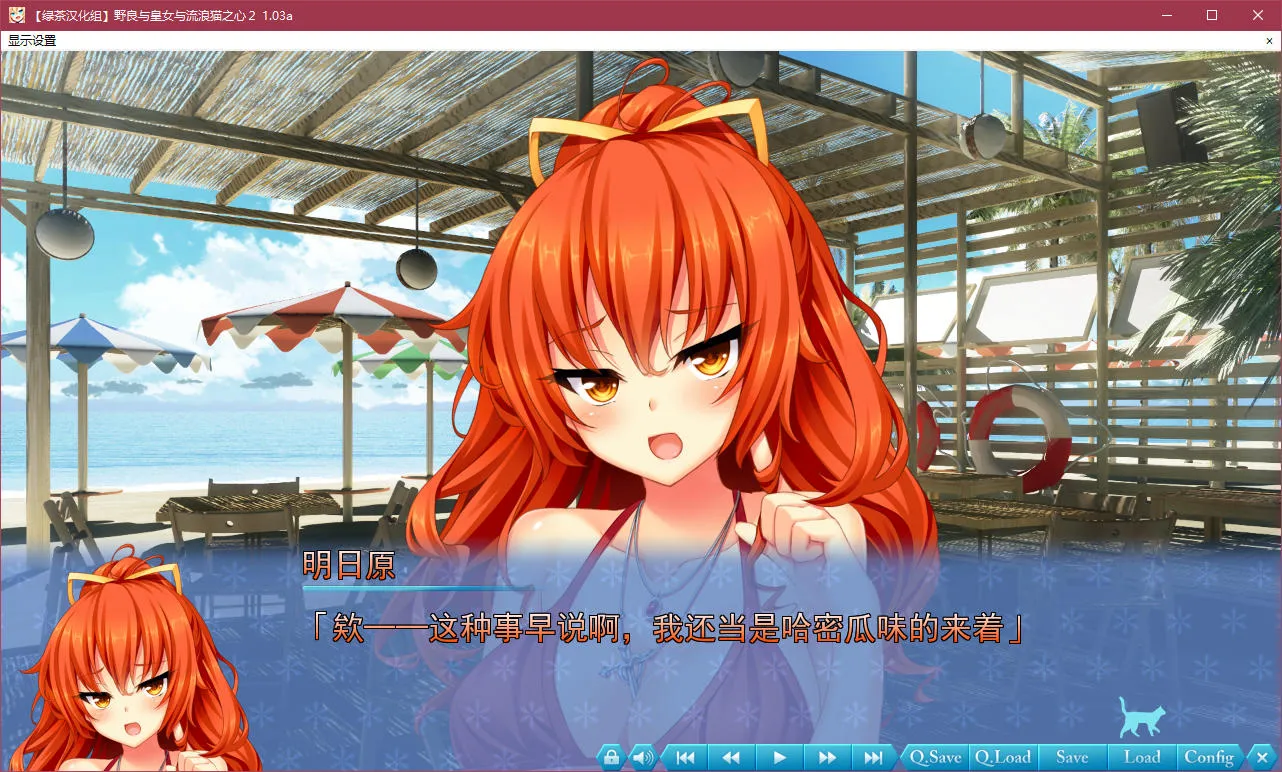Toggle the padlock icon in the quick bar
This screenshot has height=772, width=1282.
[610, 757]
